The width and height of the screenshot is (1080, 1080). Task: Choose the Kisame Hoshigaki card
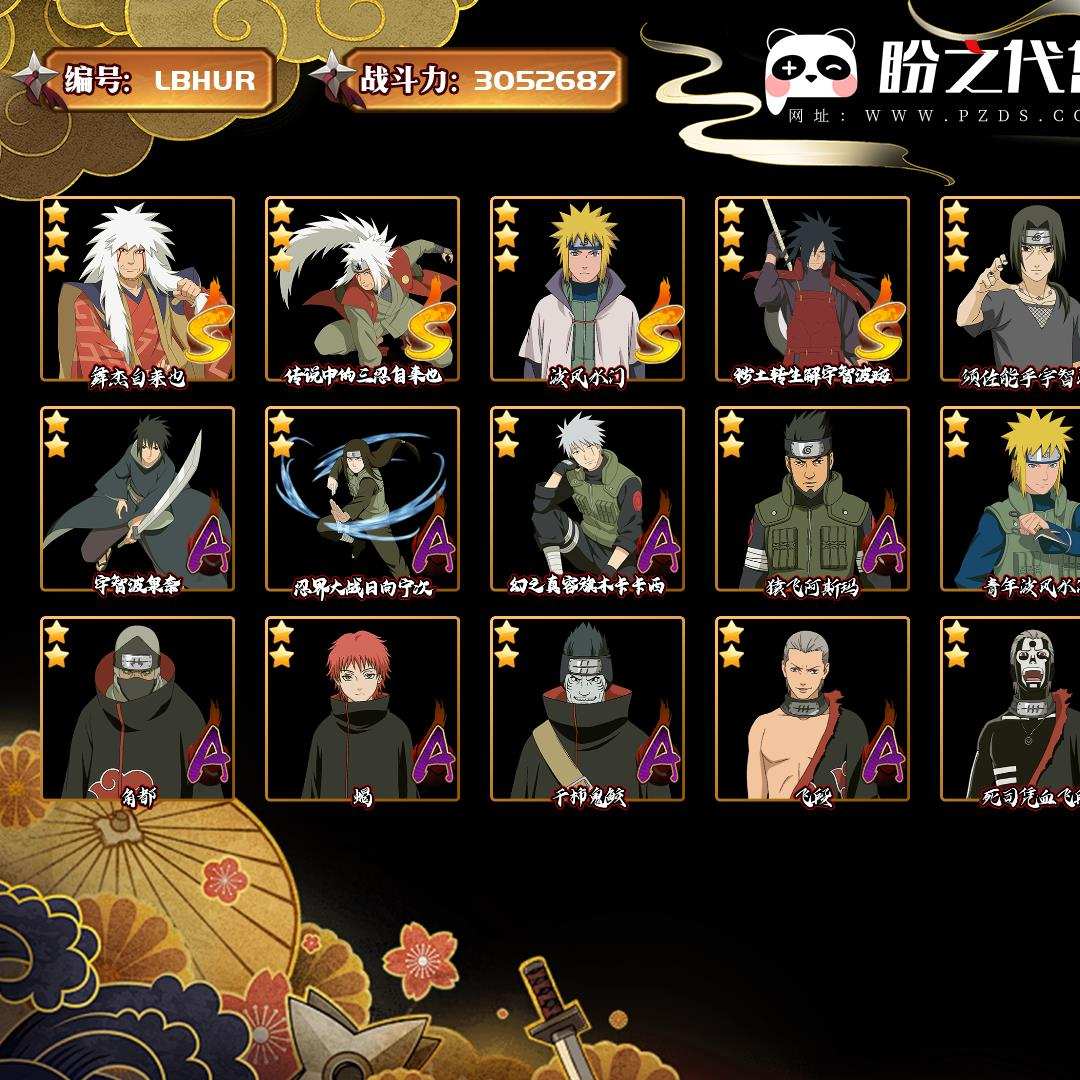click(x=587, y=709)
